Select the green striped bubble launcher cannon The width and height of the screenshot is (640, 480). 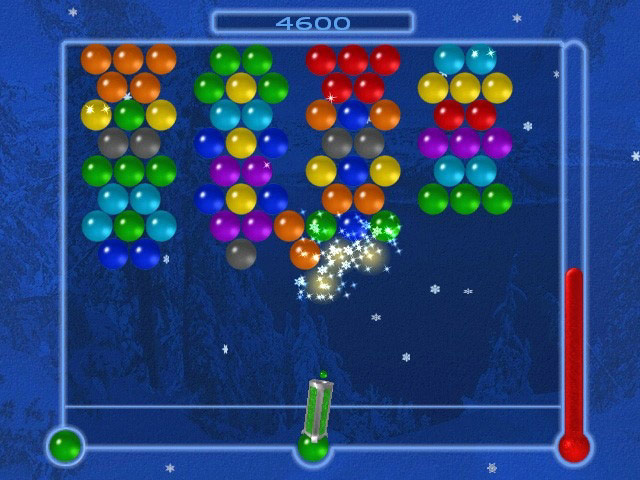point(318,409)
